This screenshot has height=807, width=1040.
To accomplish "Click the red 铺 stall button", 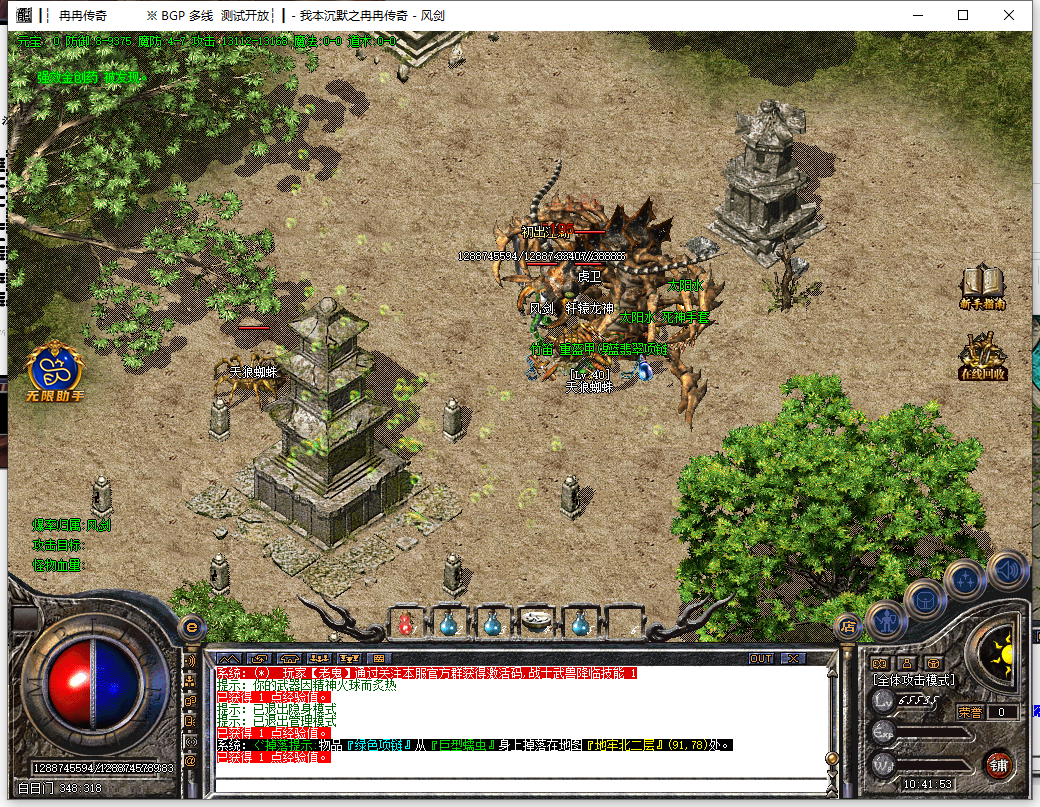I will click(x=998, y=766).
